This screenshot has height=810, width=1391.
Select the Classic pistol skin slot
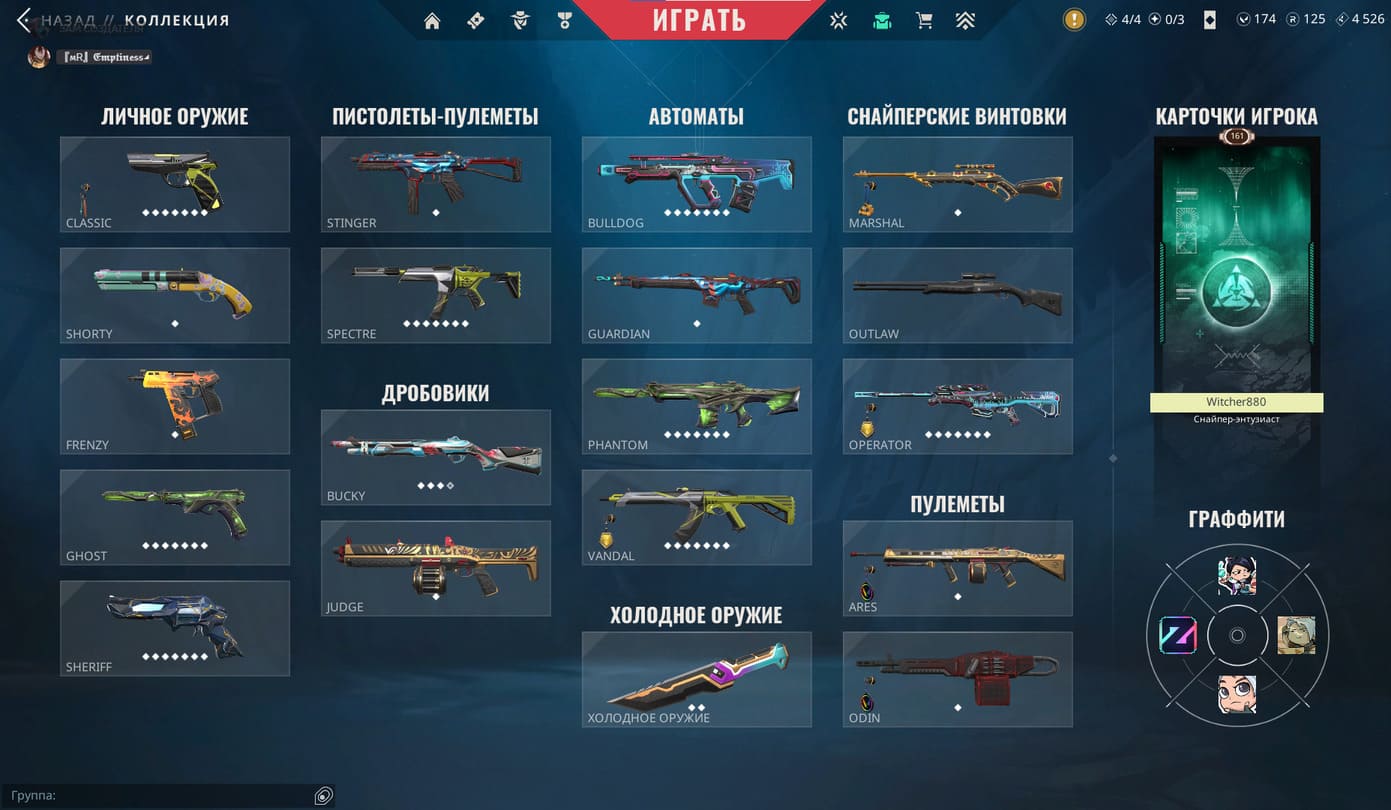pyautogui.click(x=175, y=184)
